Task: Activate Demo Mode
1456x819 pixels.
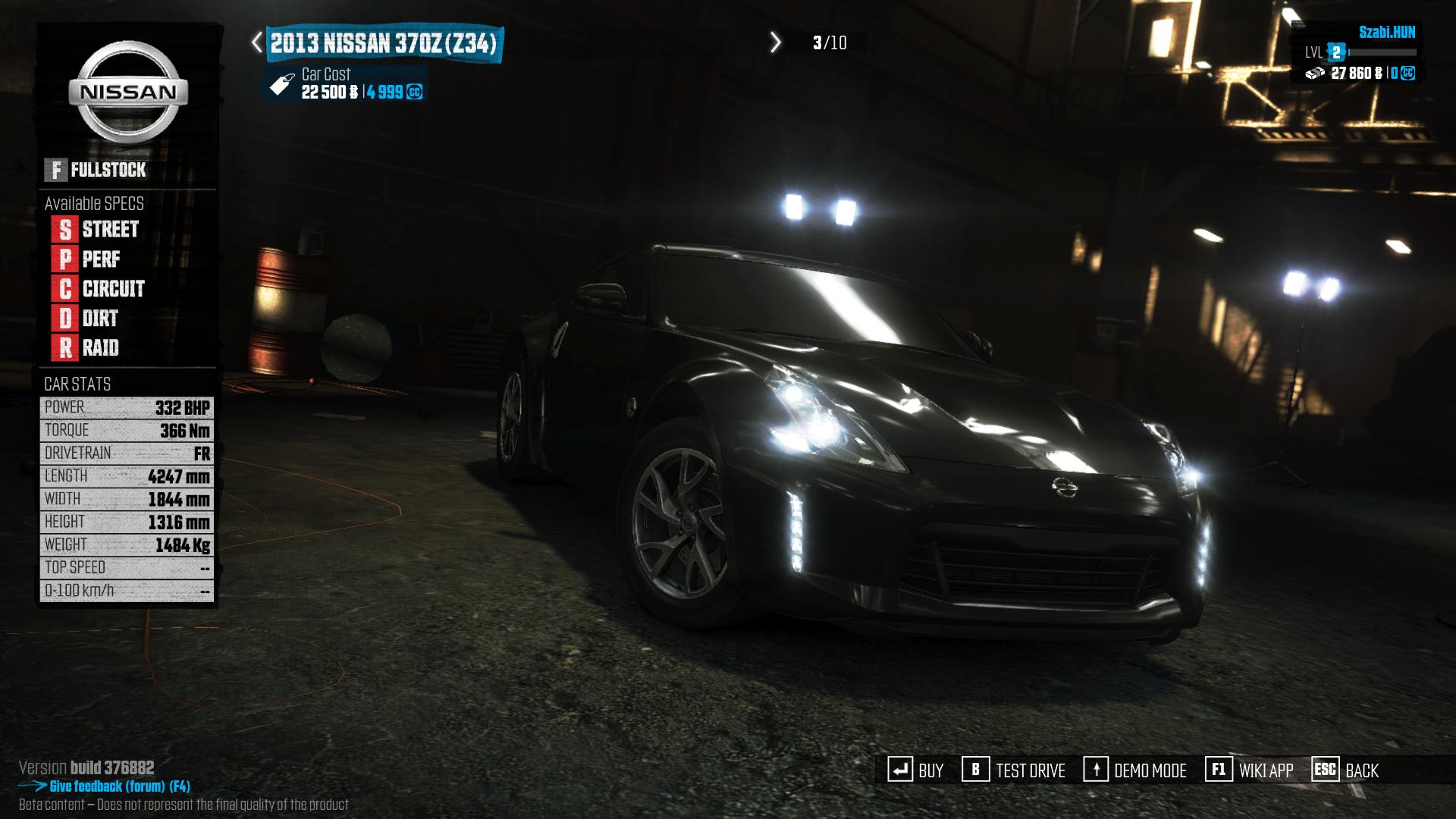Action: pos(1135,770)
